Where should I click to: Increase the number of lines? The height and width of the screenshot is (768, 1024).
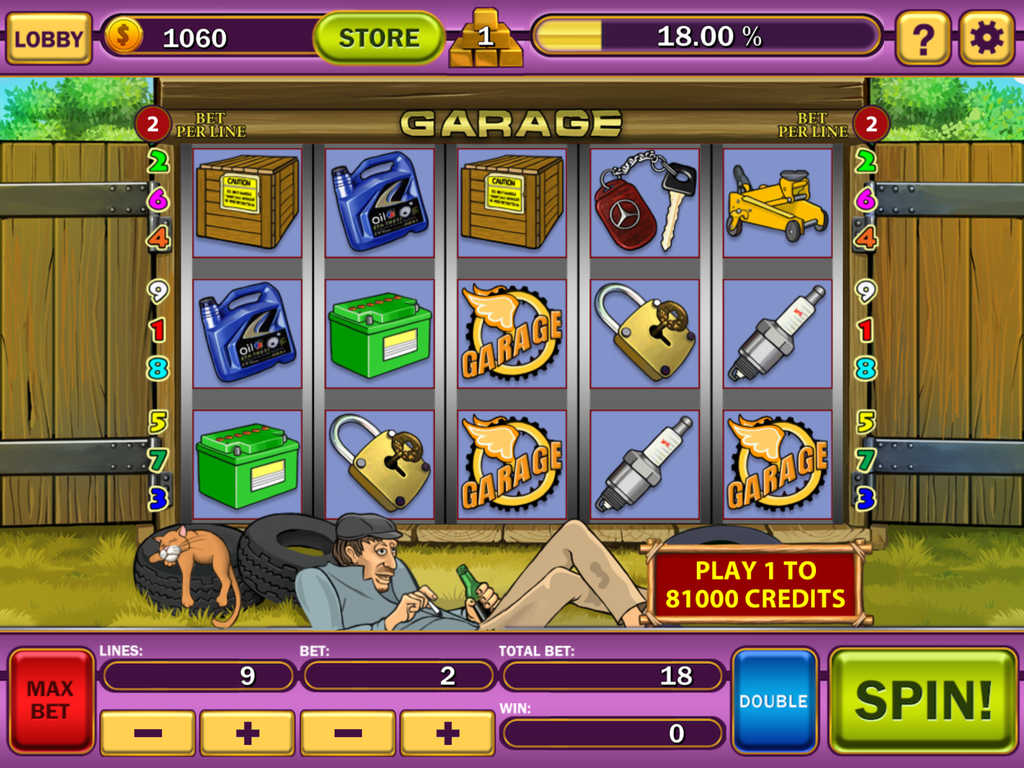tap(247, 733)
